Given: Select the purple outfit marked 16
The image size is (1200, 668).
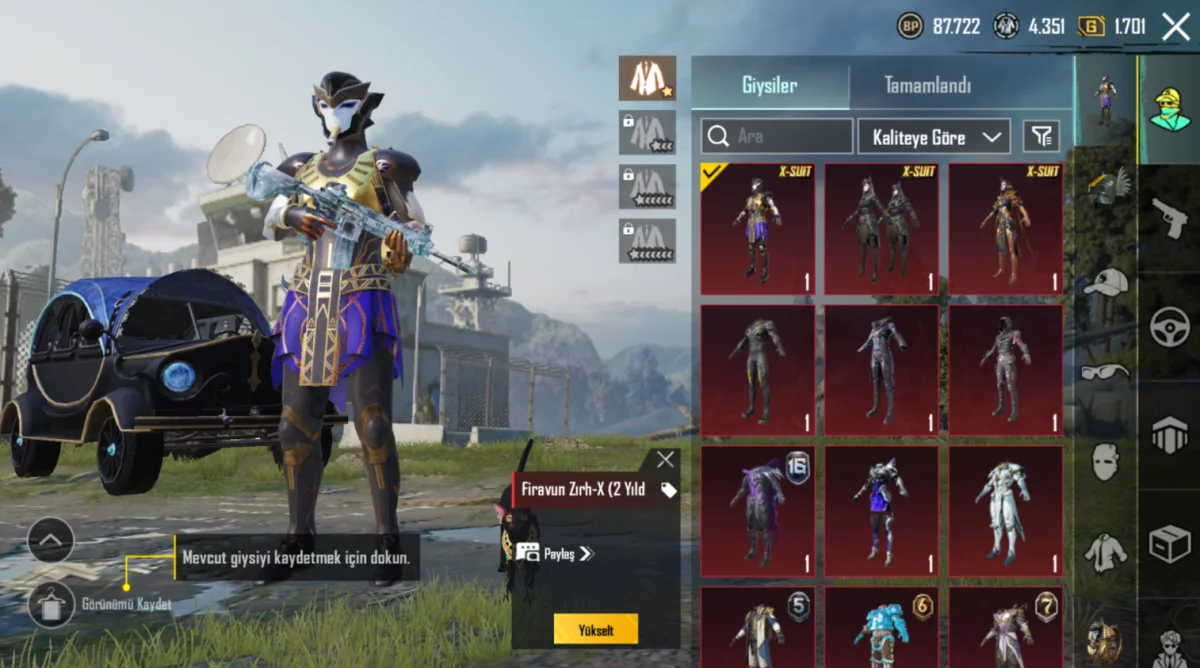Looking at the screenshot, I should click(757, 510).
